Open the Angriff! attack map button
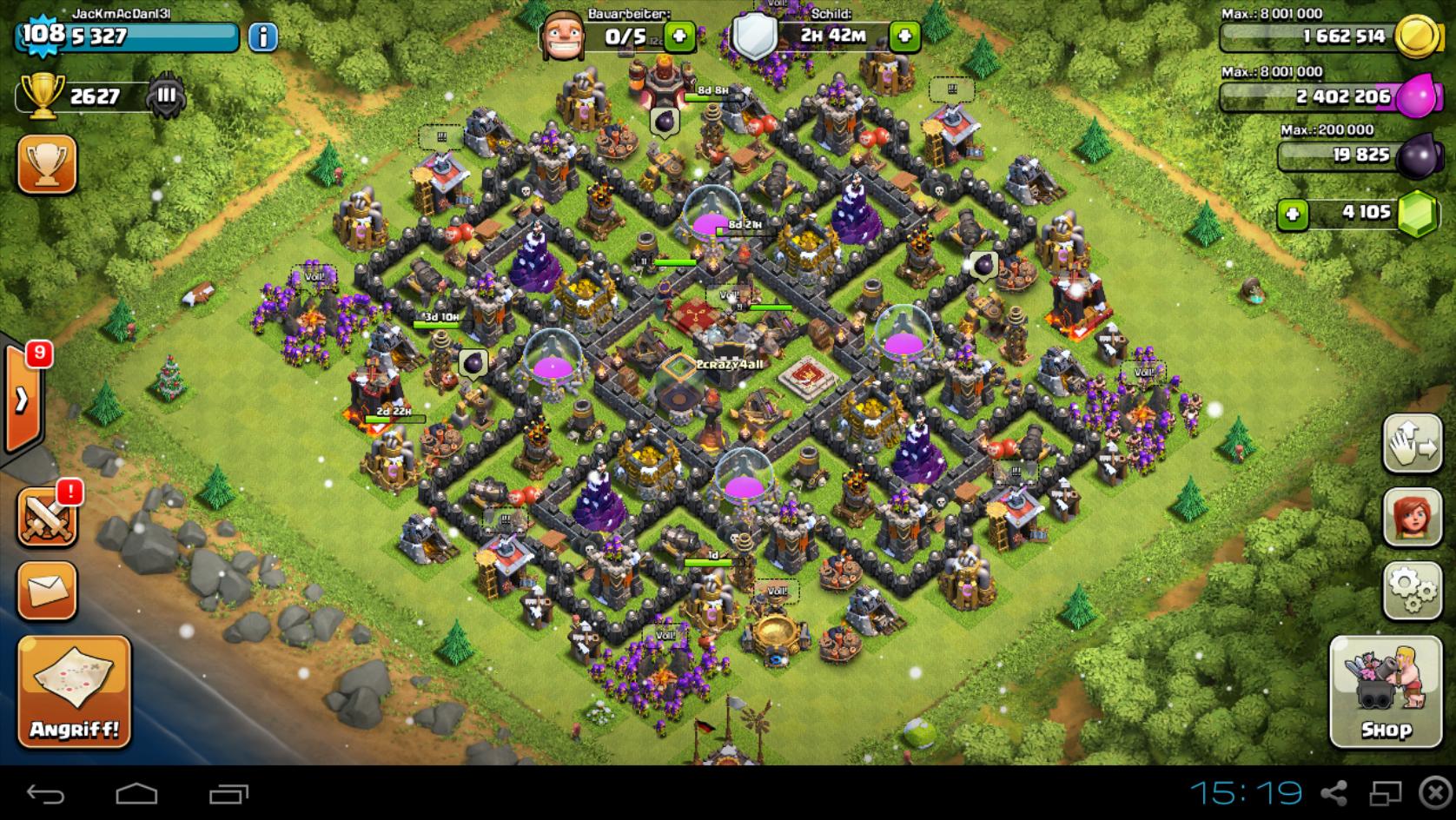This screenshot has width=1456, height=820. click(74, 691)
